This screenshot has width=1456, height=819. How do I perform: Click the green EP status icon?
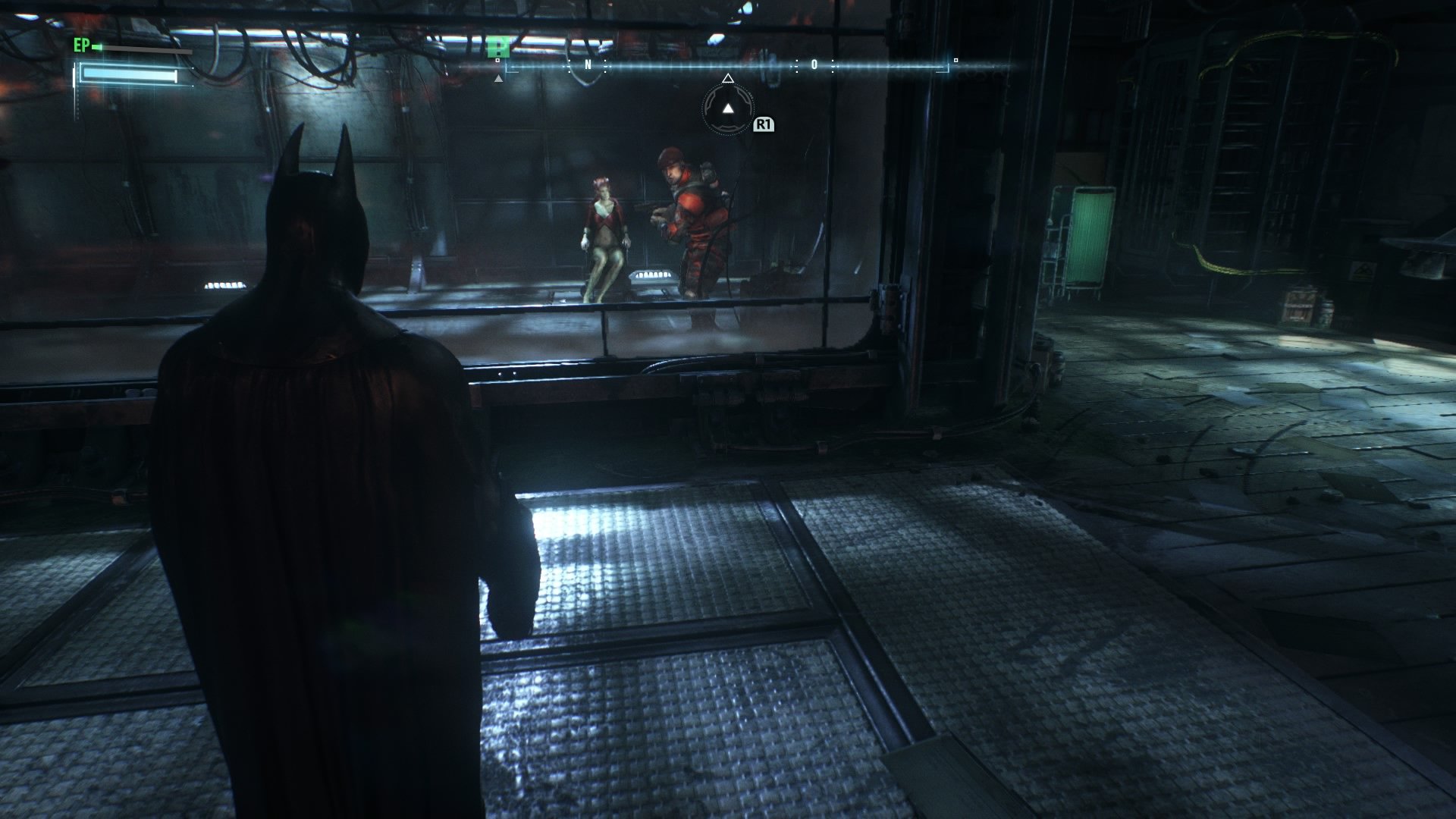96,47
